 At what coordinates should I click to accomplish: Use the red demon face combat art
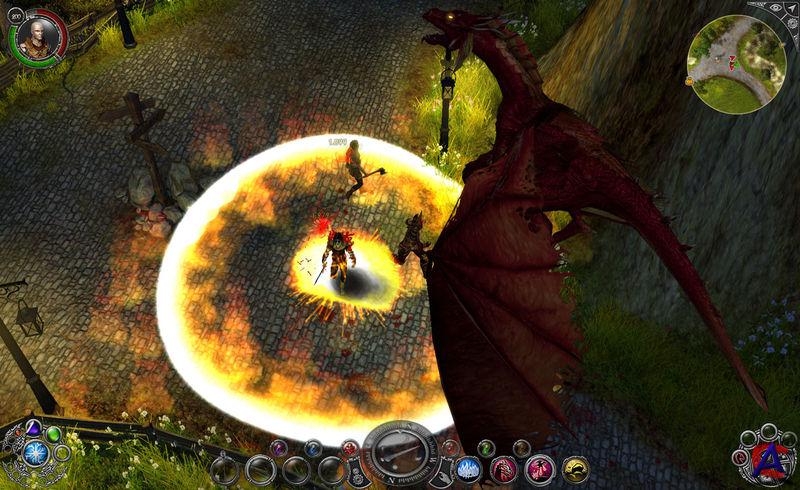coord(502,469)
